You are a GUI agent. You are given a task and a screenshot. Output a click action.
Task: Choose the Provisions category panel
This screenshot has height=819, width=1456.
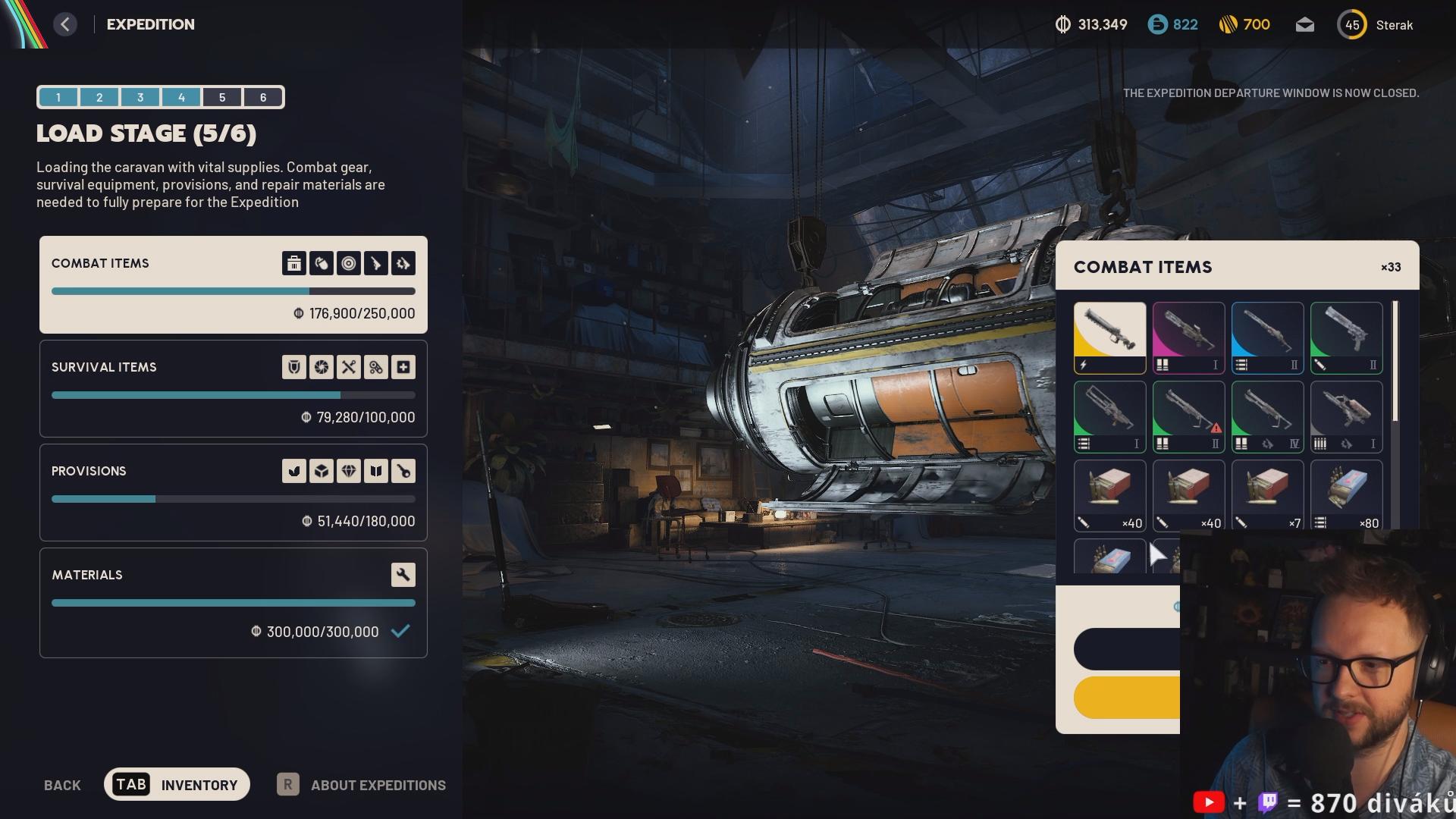click(233, 493)
